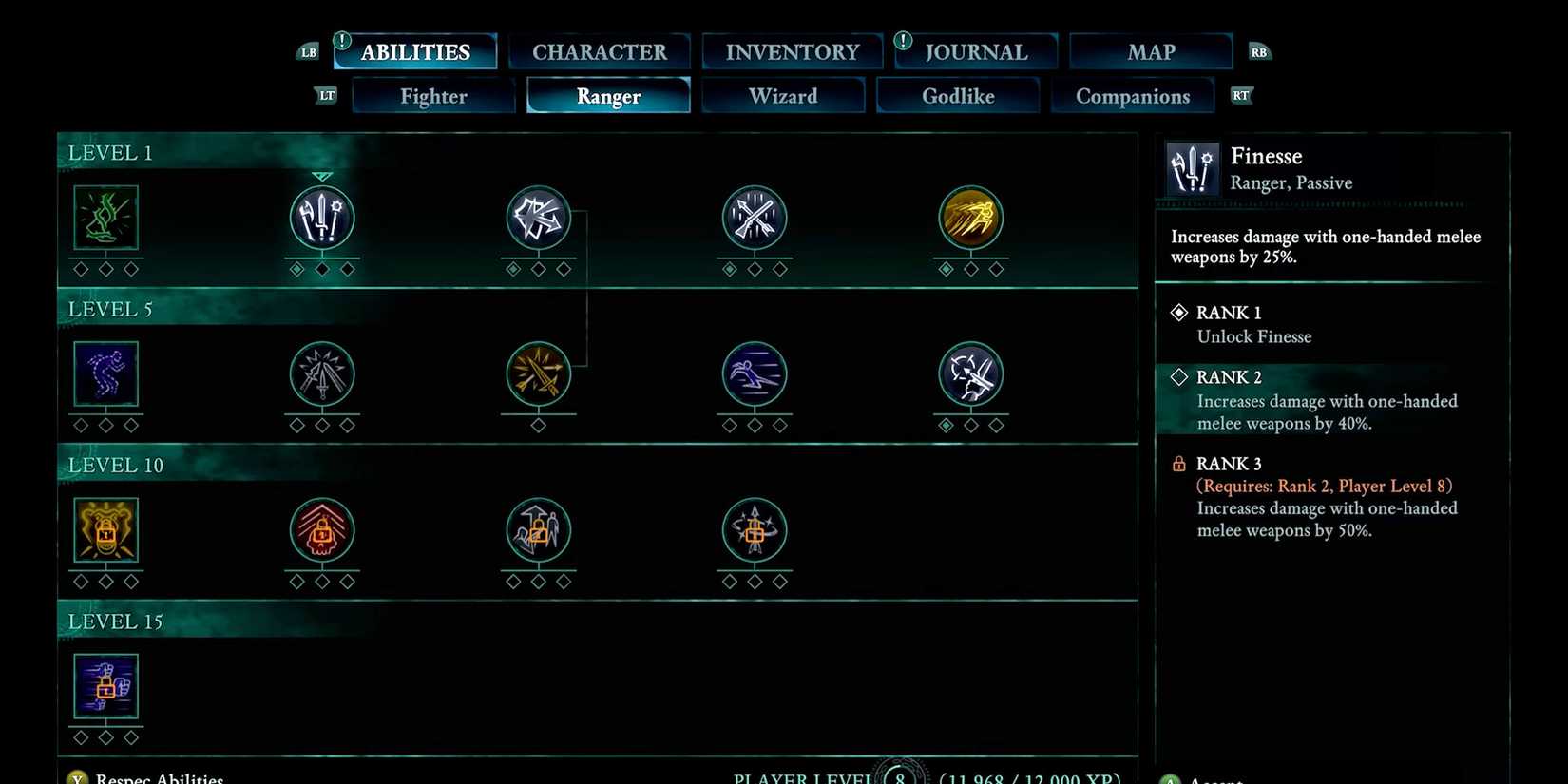Select the locked ability icon under Level 15
Viewport: 1568px width, 784px height.
point(105,685)
